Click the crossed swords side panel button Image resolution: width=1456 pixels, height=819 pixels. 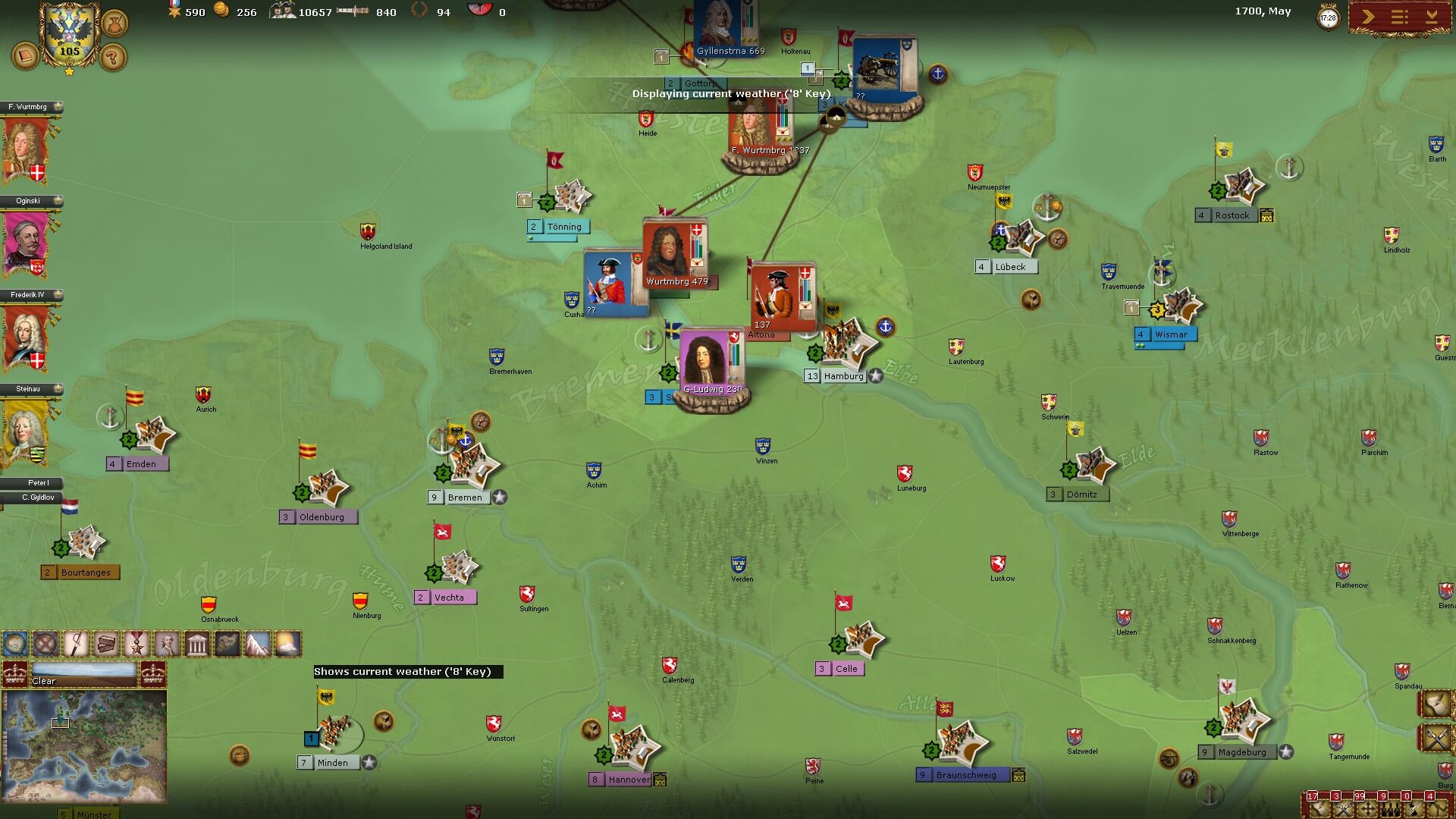click(1437, 737)
